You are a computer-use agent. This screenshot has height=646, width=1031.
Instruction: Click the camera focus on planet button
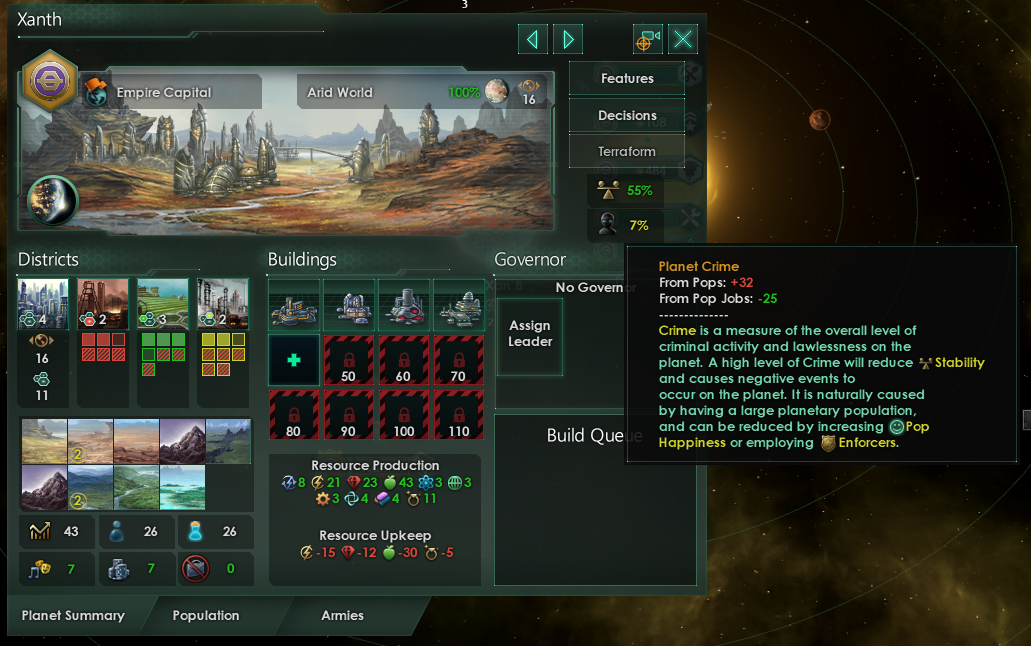point(647,39)
